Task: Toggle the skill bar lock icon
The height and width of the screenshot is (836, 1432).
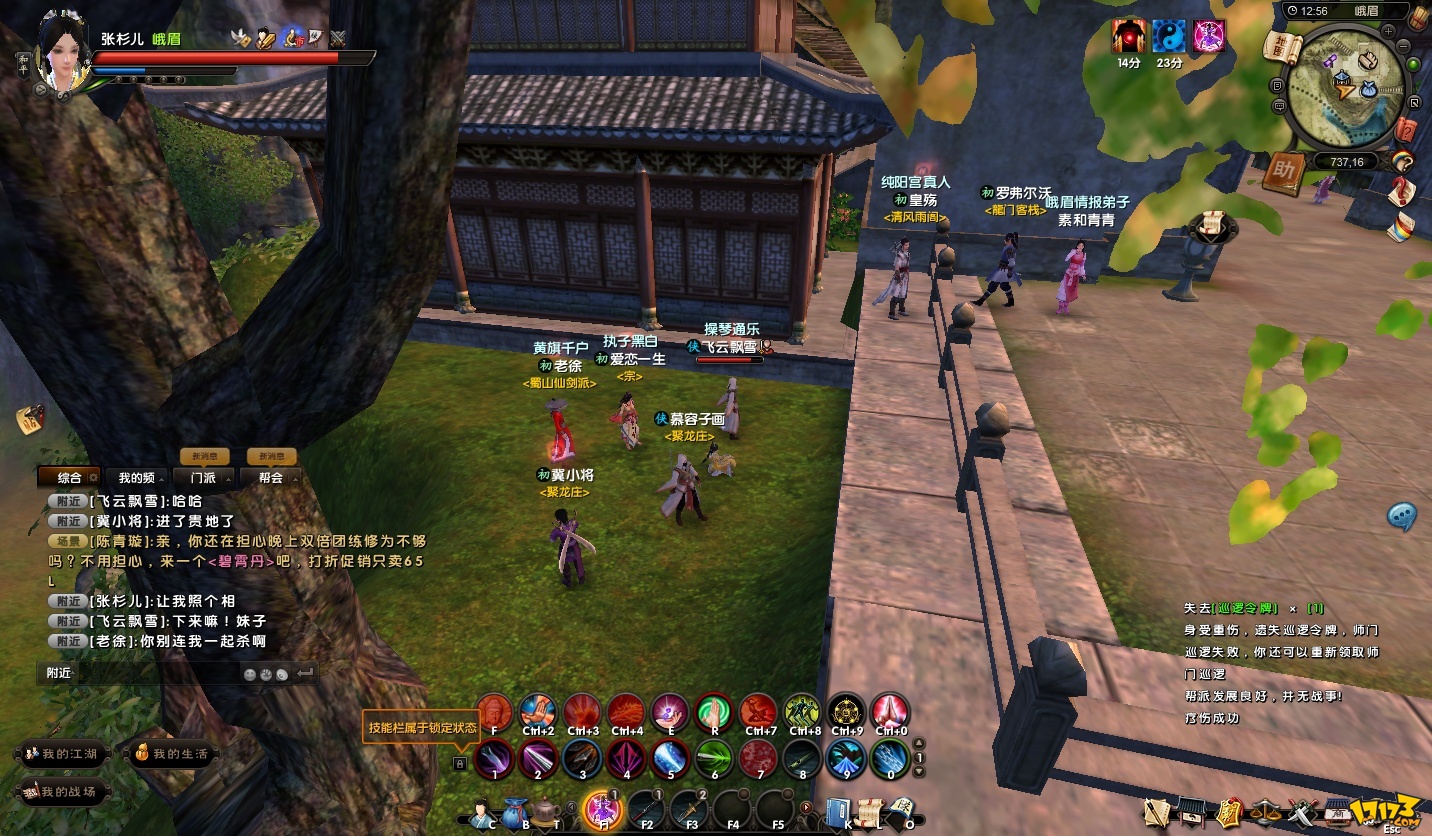Action: tap(460, 763)
